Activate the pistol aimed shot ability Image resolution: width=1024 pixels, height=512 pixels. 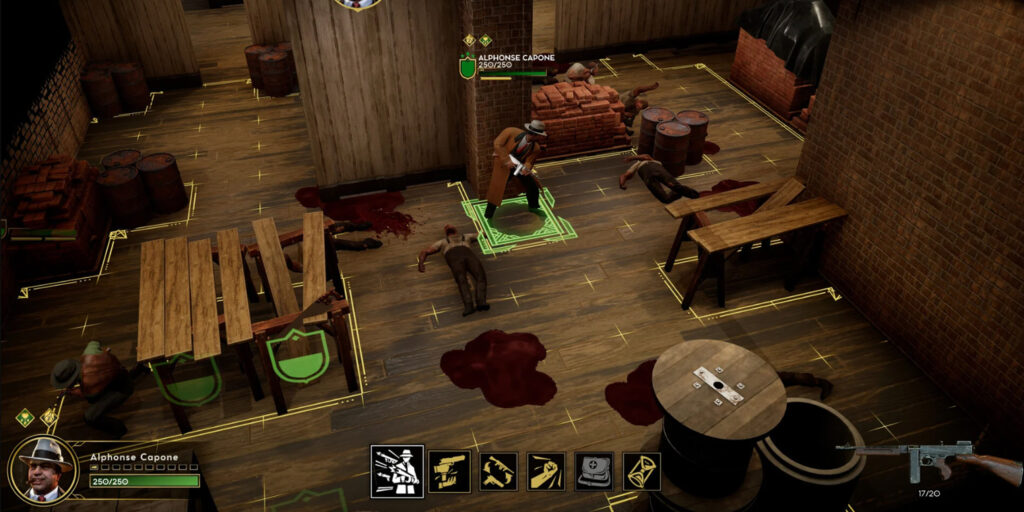449,471
